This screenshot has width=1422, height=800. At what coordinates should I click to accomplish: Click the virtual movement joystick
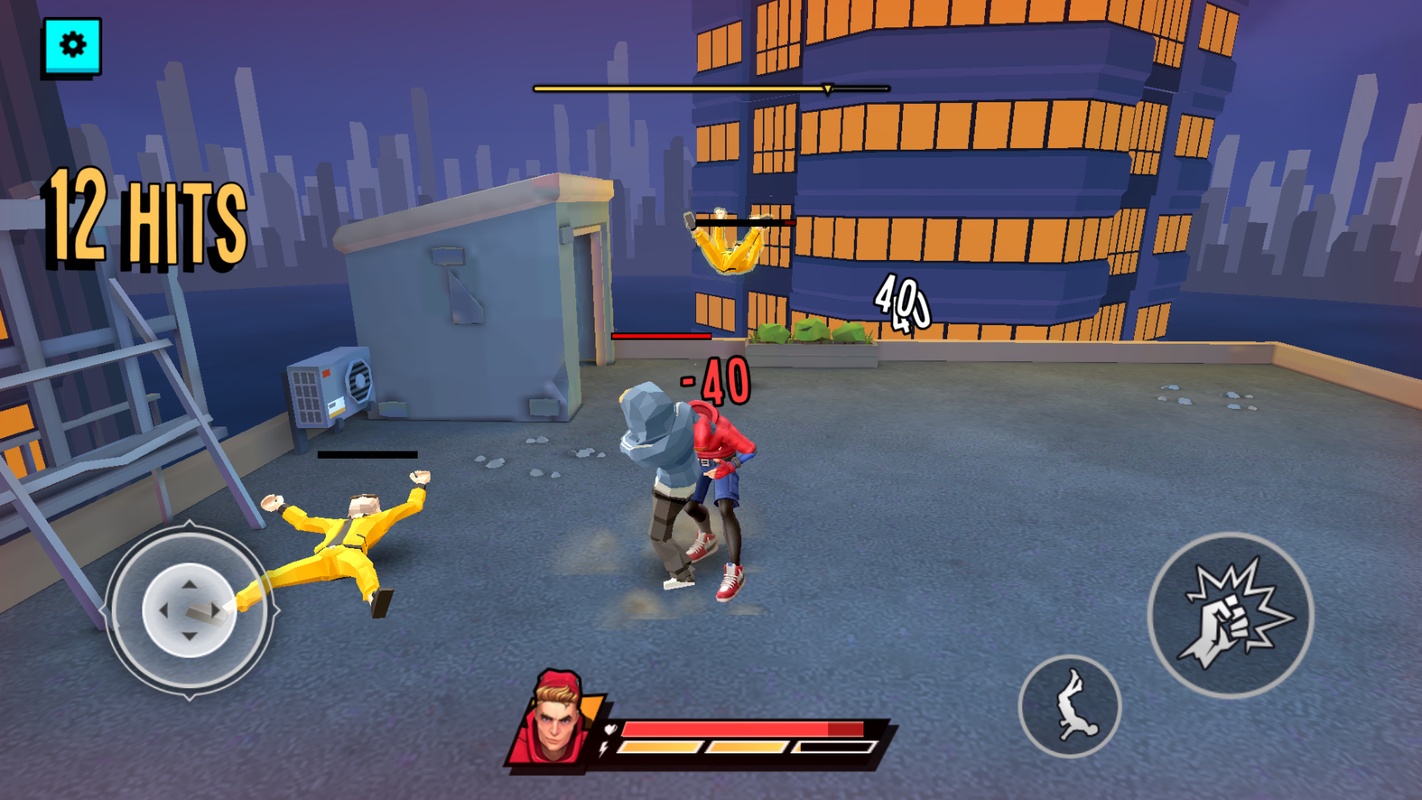[x=188, y=607]
